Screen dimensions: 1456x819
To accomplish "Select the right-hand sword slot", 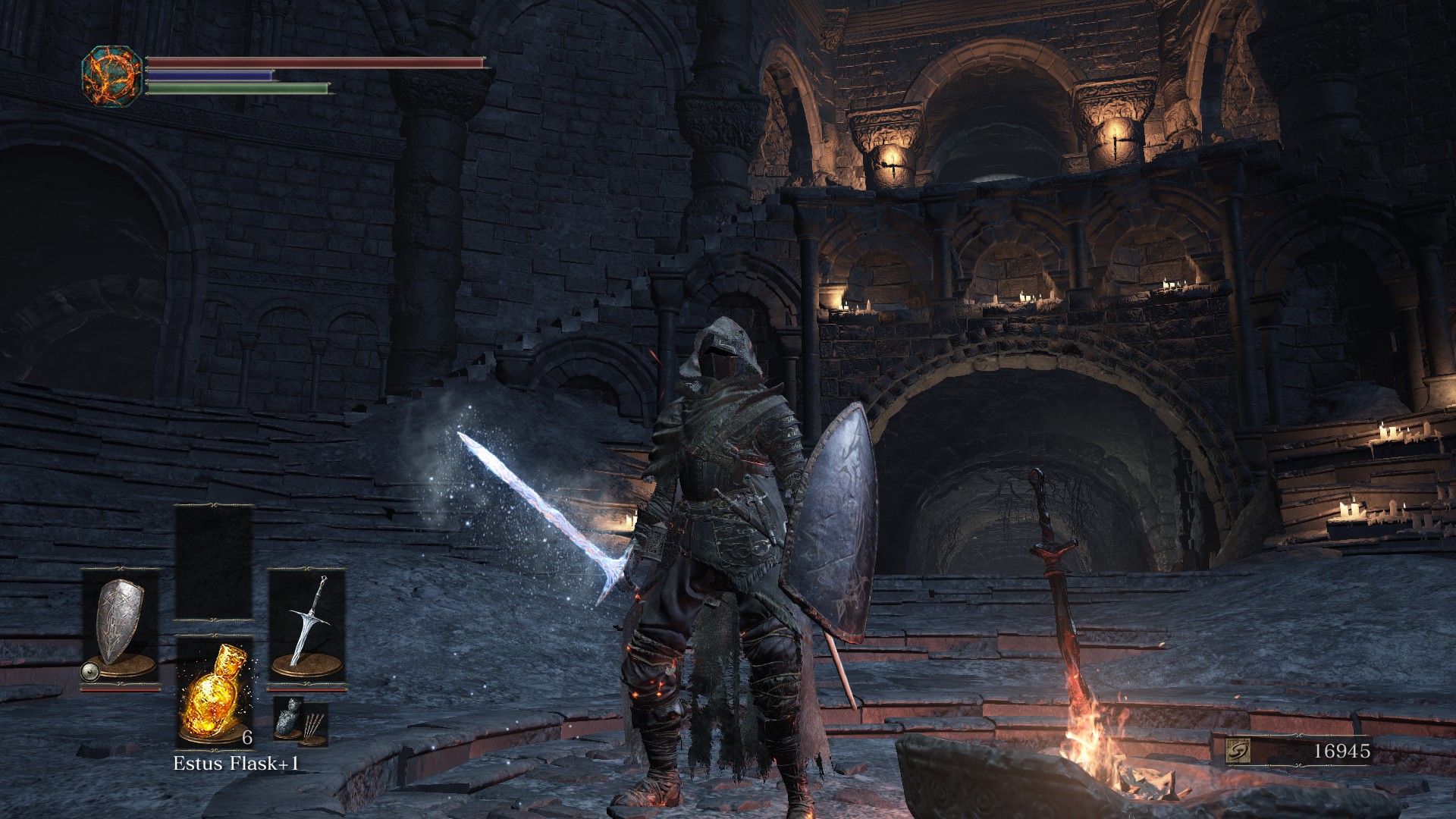I will 307,629.
